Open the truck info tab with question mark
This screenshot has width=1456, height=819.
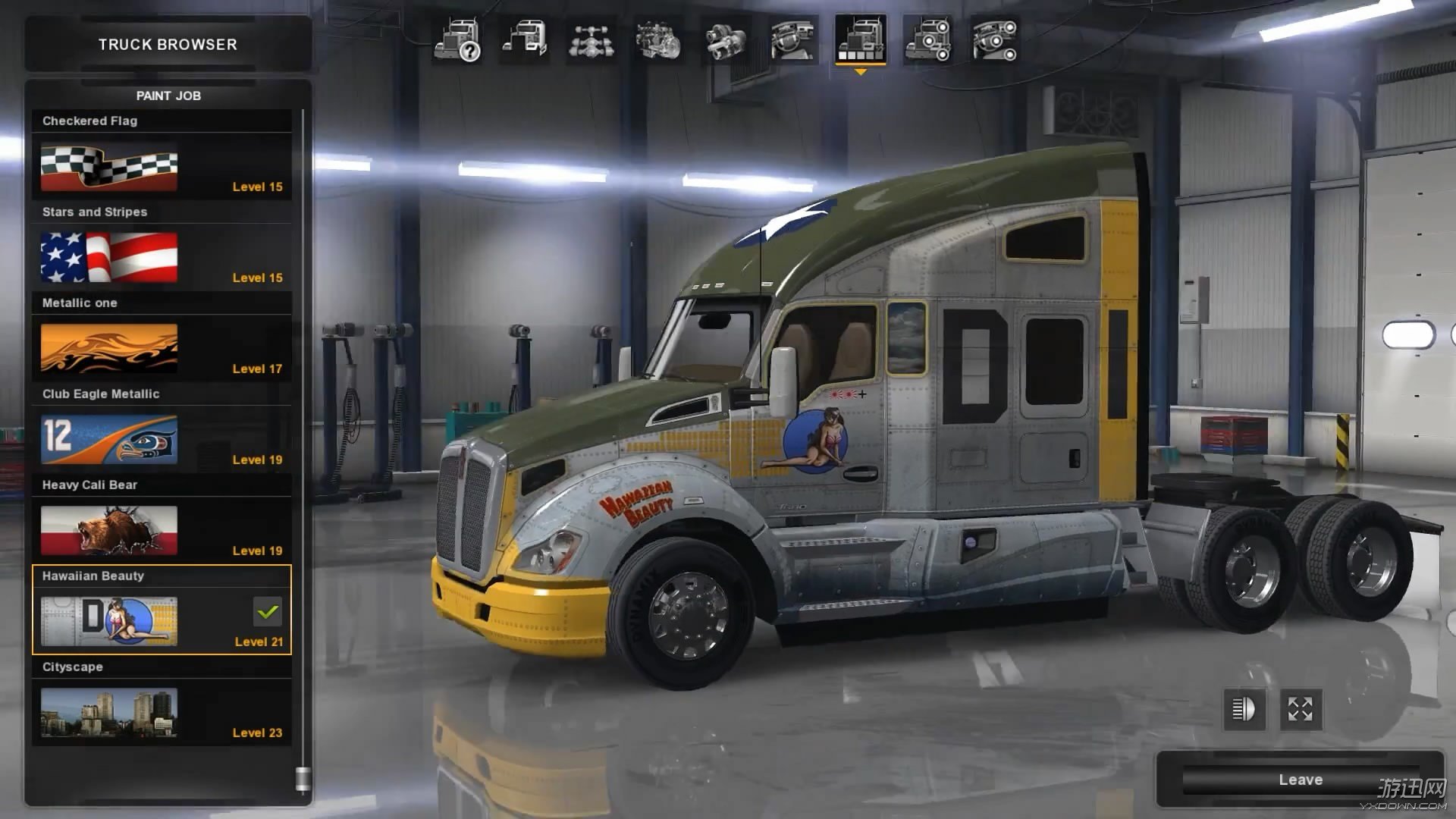point(457,40)
